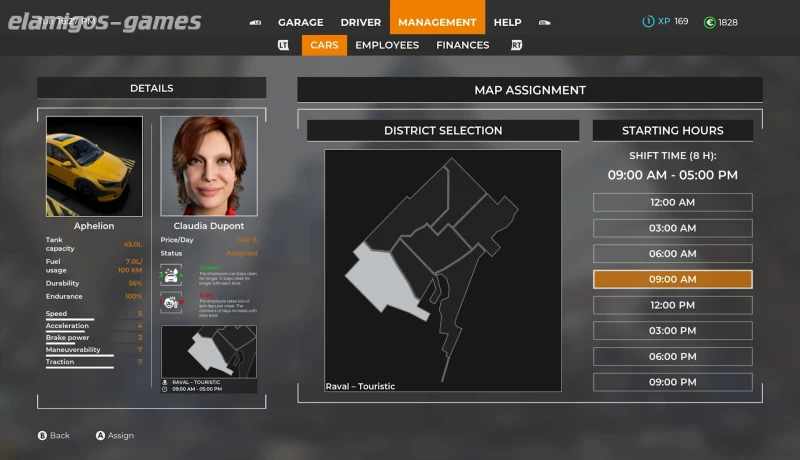Set starting hour to 06:00 PM
This screenshot has width=800, height=460.
click(672, 357)
